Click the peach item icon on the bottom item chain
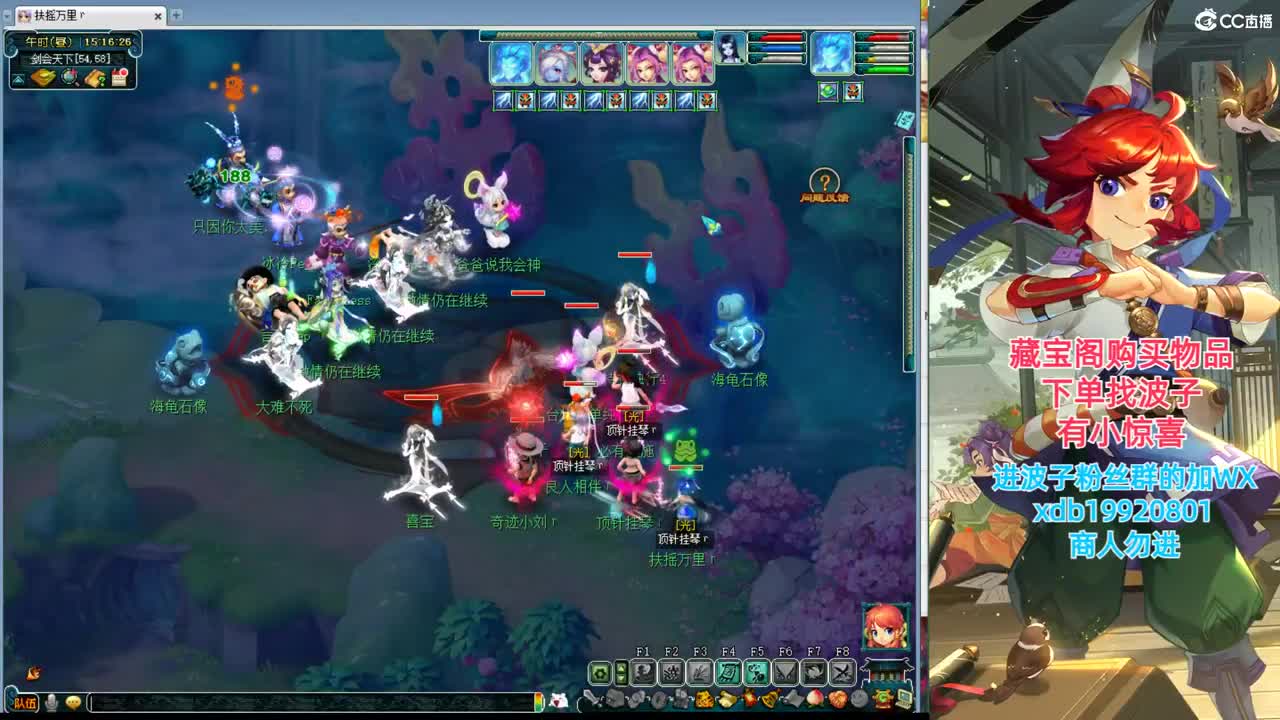Screen dimensions: 1280x720 pos(816,698)
